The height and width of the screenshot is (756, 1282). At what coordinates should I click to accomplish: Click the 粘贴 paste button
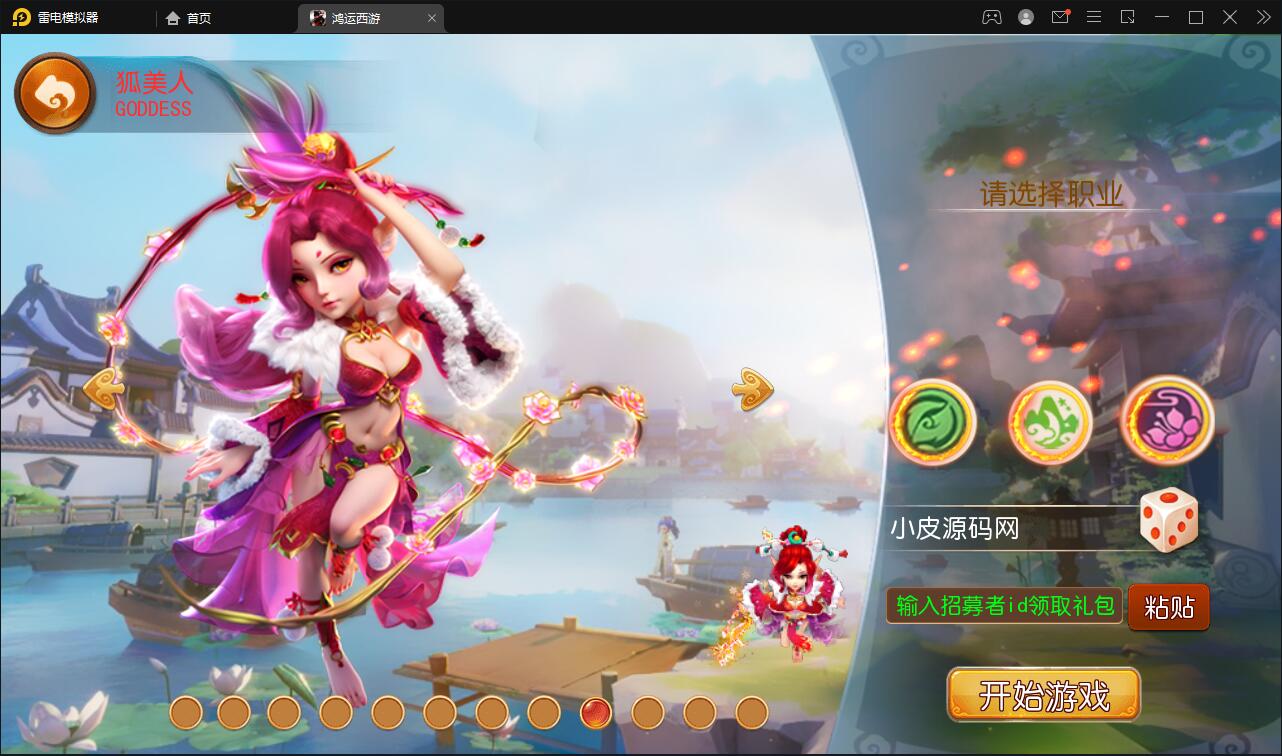[1168, 607]
